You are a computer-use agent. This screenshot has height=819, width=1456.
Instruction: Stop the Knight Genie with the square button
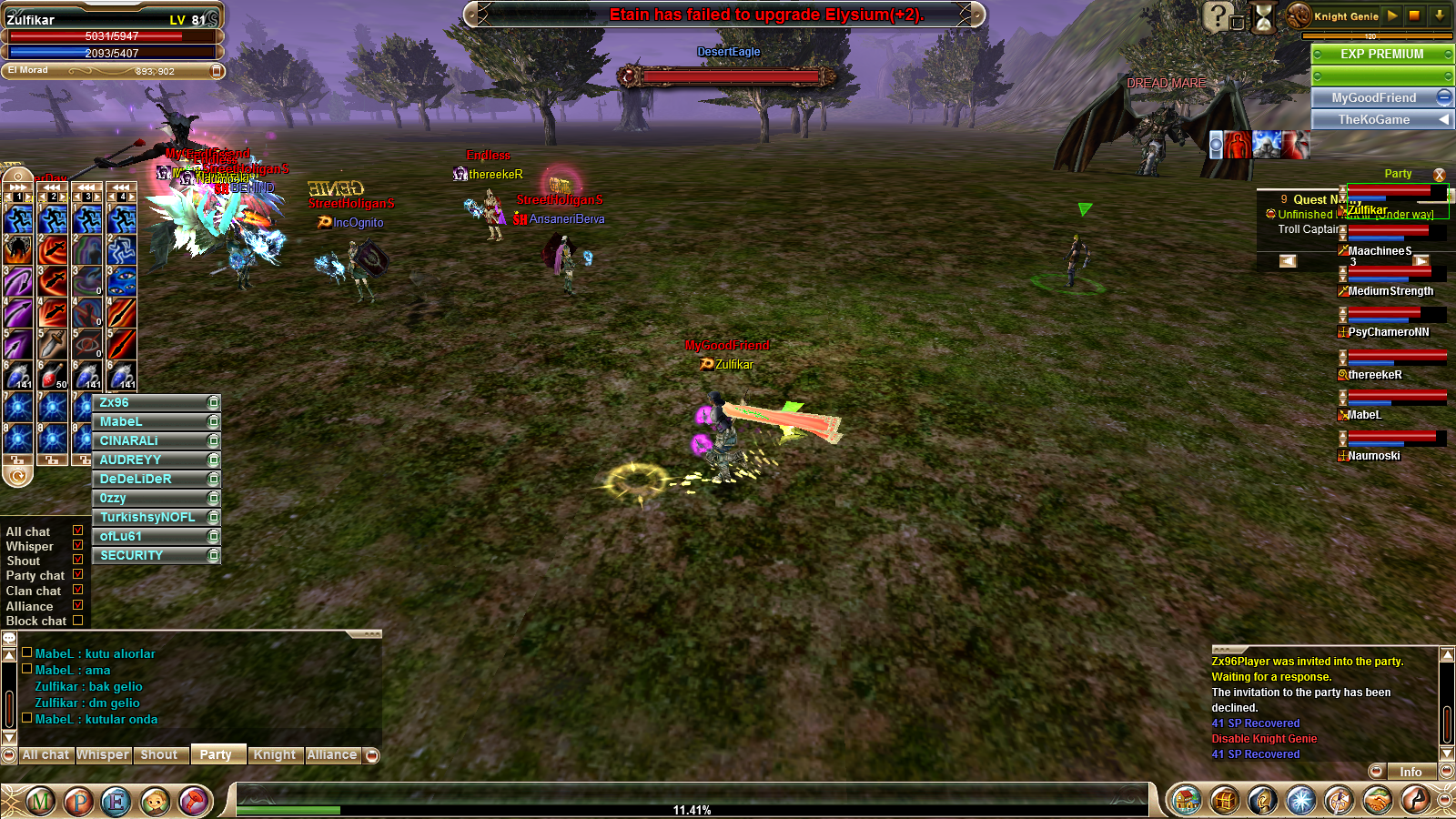pyautogui.click(x=1414, y=15)
